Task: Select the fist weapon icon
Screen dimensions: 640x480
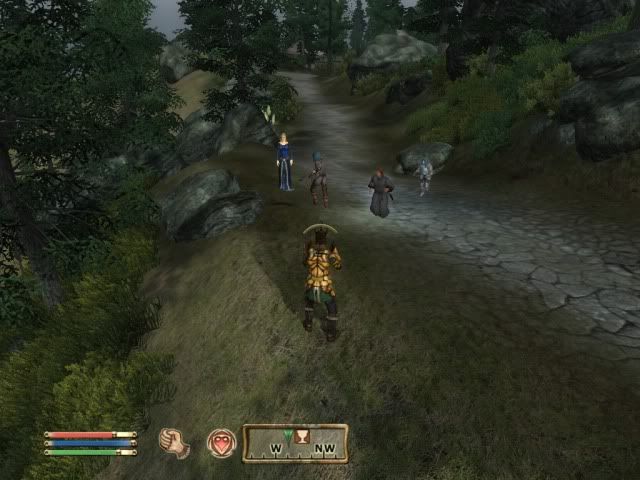Action: pyautogui.click(x=174, y=442)
